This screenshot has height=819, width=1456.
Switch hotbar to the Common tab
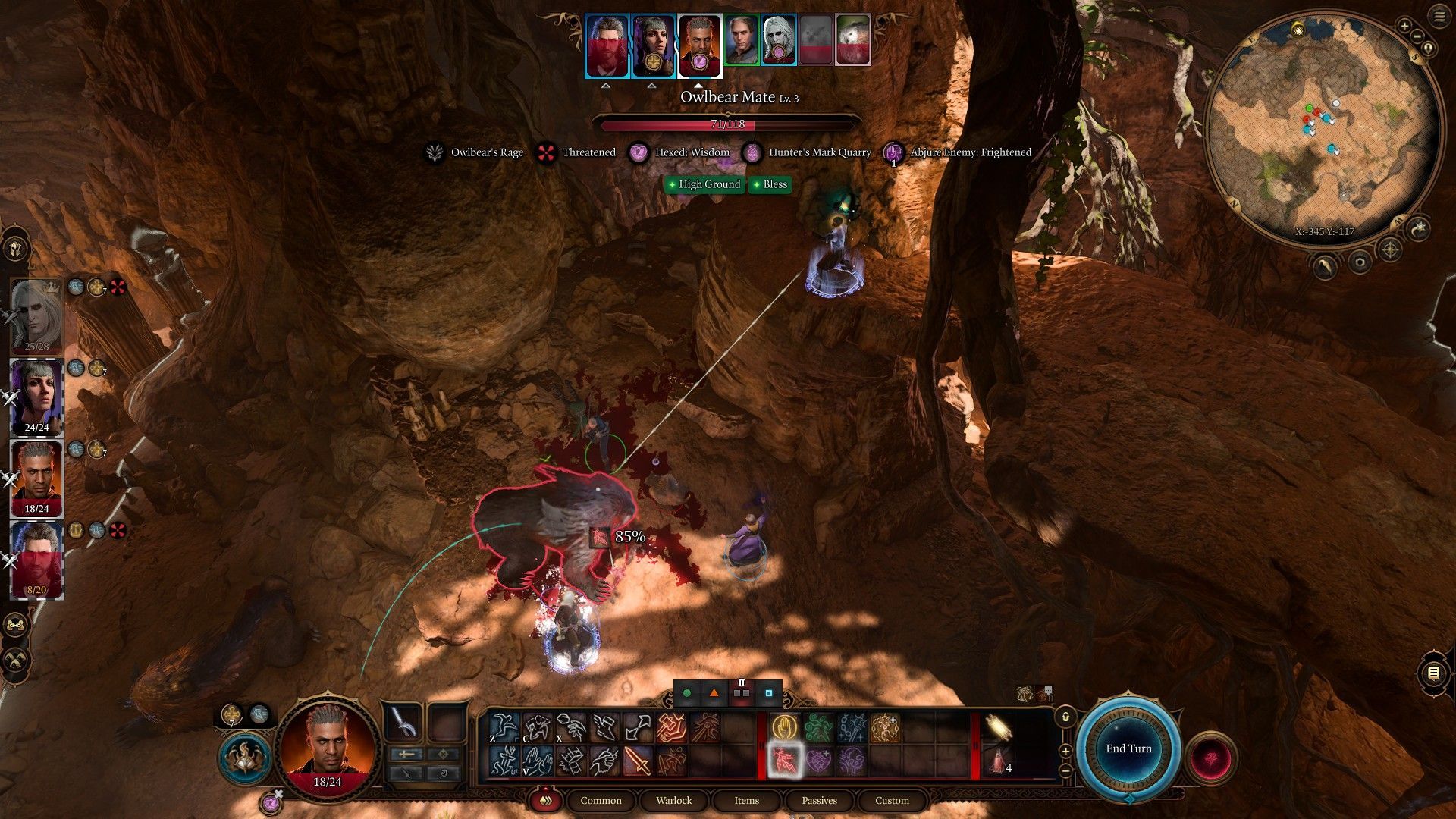point(601,801)
